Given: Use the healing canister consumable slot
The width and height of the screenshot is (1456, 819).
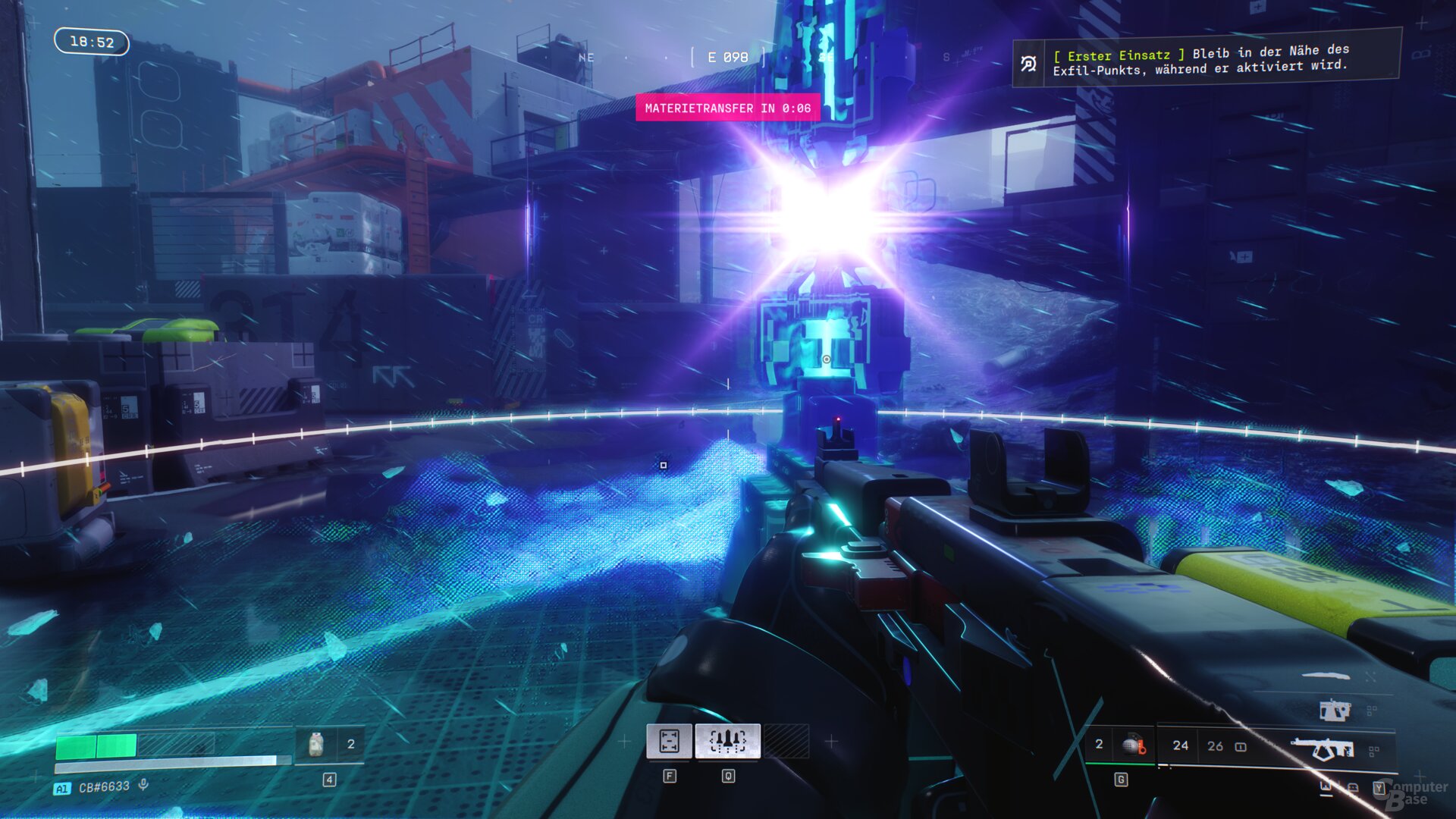Looking at the screenshot, I should 316,745.
